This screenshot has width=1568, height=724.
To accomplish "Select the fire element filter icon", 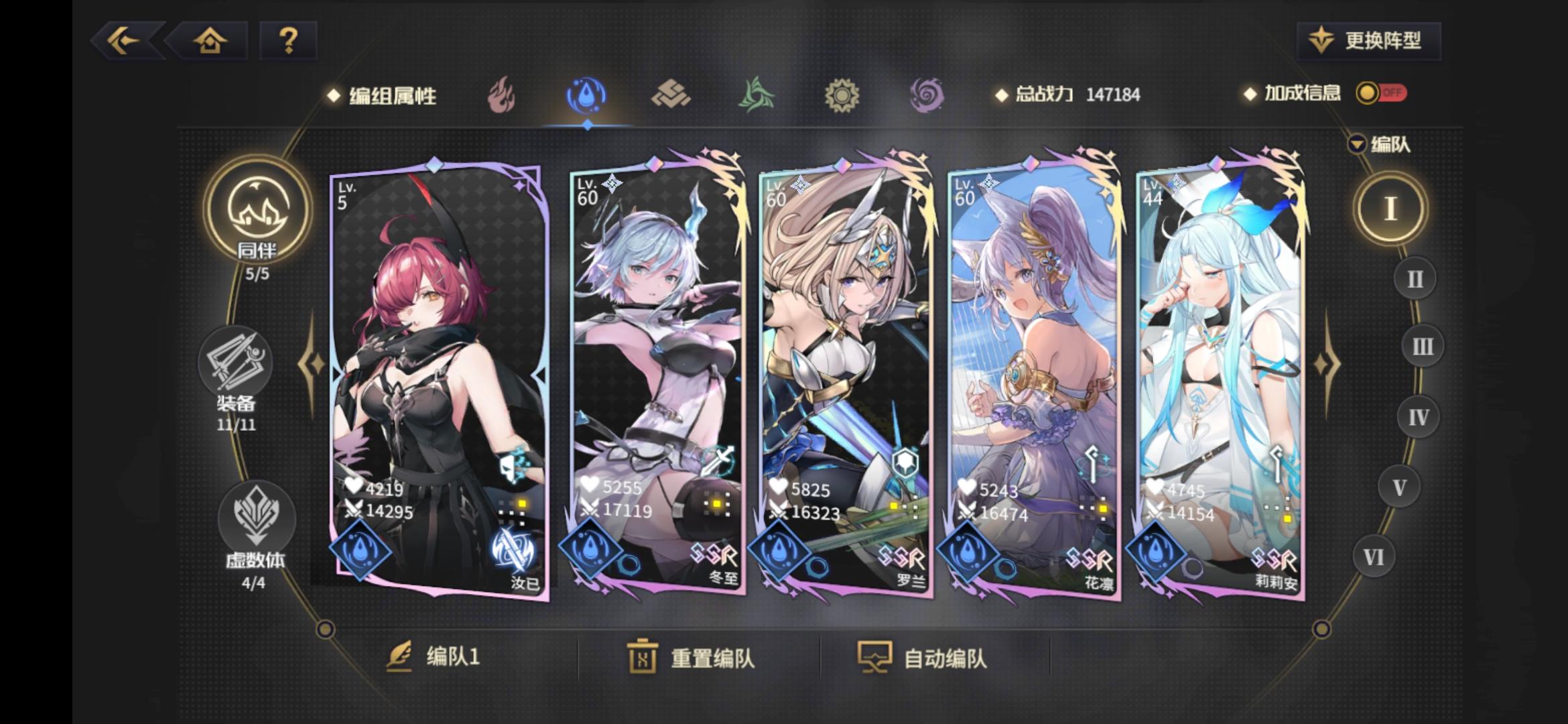I will click(500, 95).
